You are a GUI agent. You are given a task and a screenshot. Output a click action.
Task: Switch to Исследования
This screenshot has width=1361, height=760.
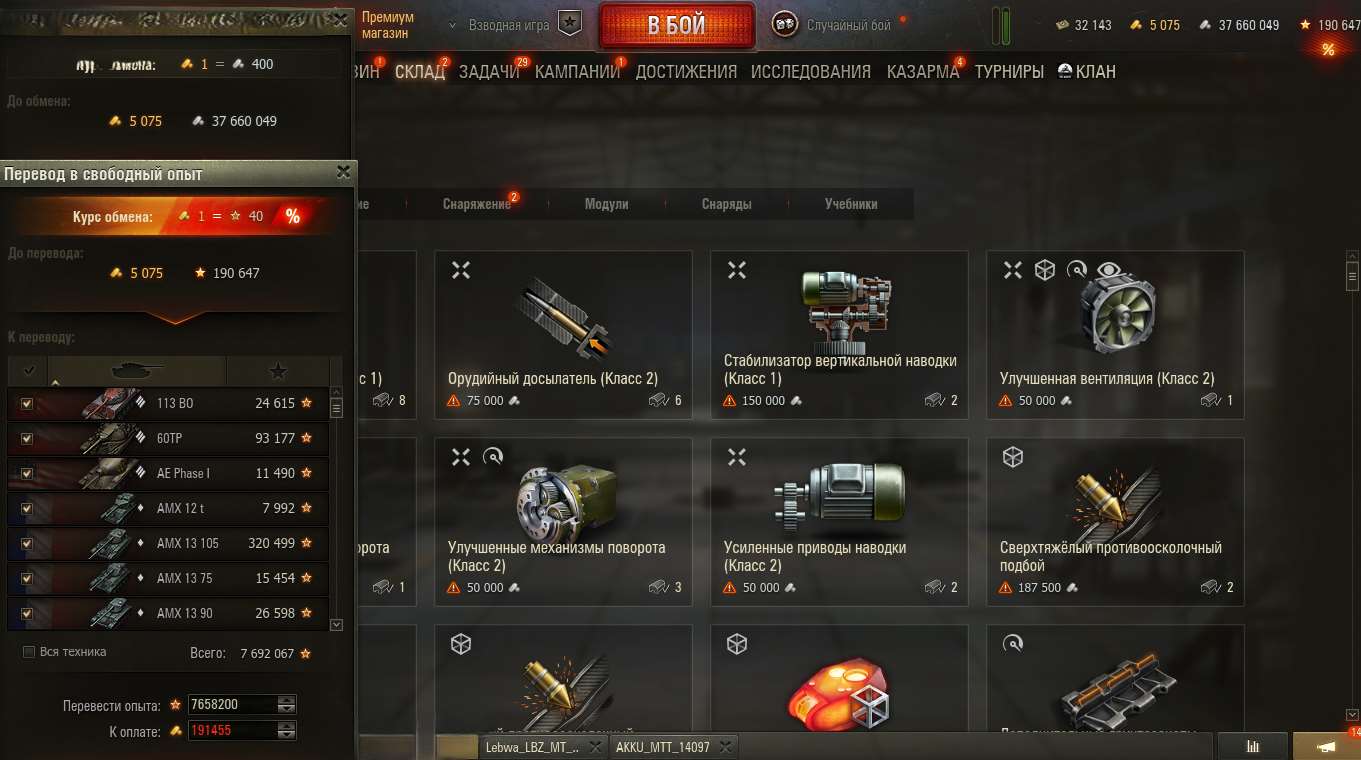tap(811, 72)
